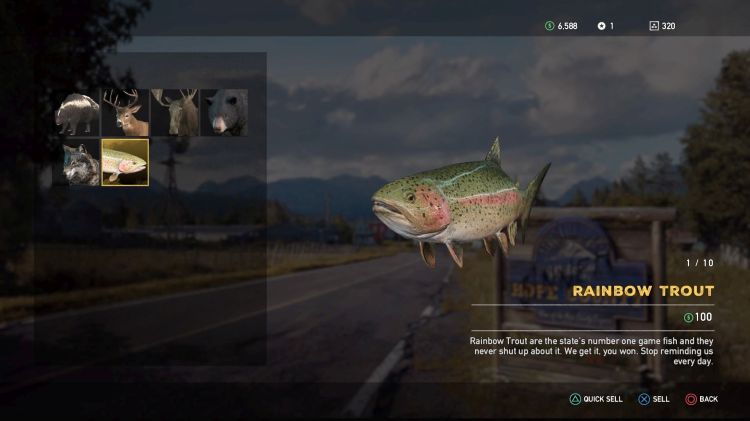750x421 pixels.
Task: Select the skunk item slot
Action: pos(77,113)
